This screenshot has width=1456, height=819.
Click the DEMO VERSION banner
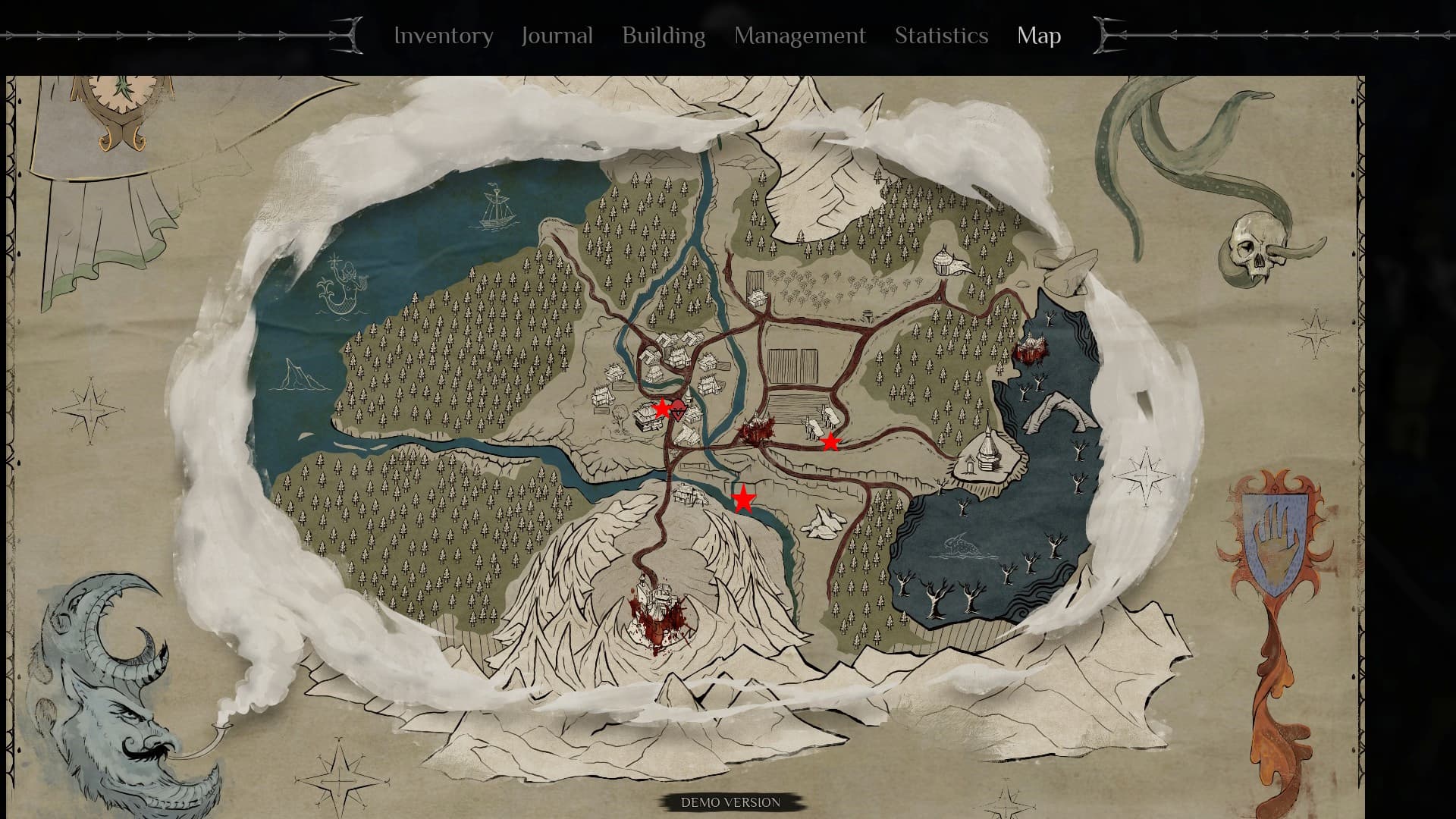pos(730,800)
